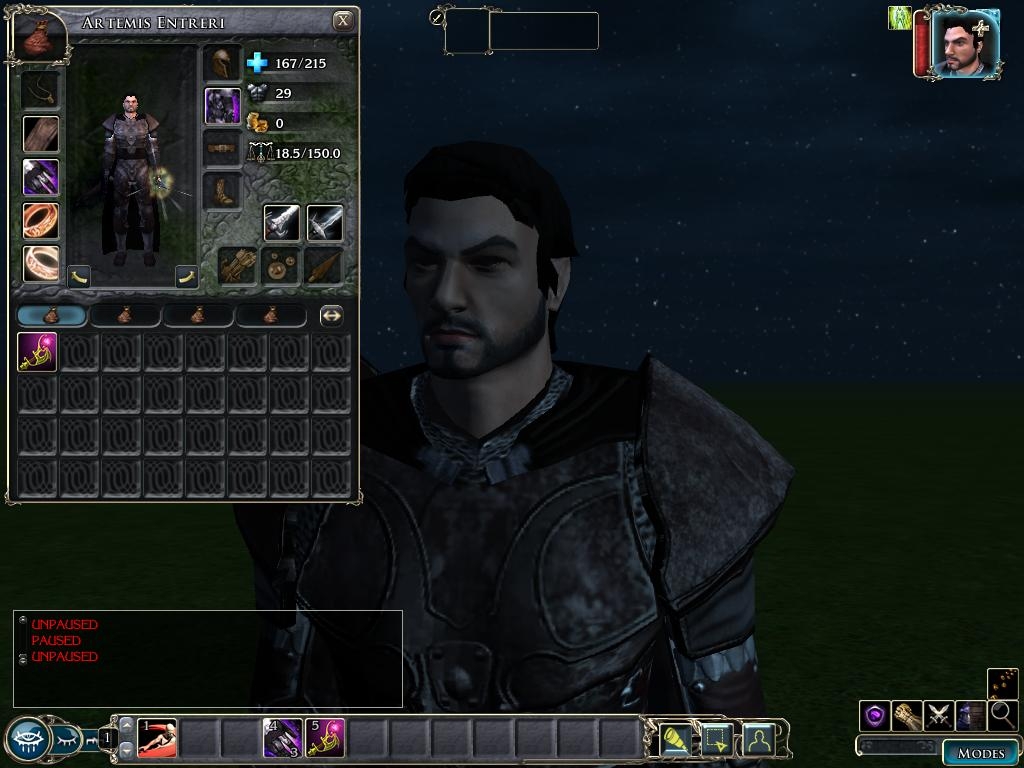Switch to the second inventory bag tab

pyautogui.click(x=125, y=316)
